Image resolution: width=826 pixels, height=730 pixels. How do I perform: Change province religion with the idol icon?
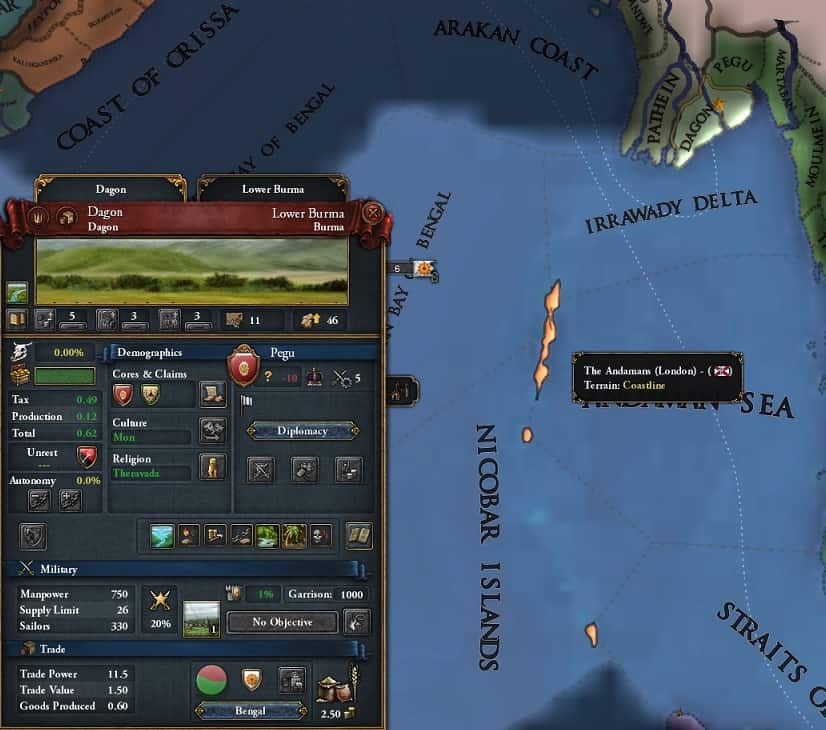(212, 466)
